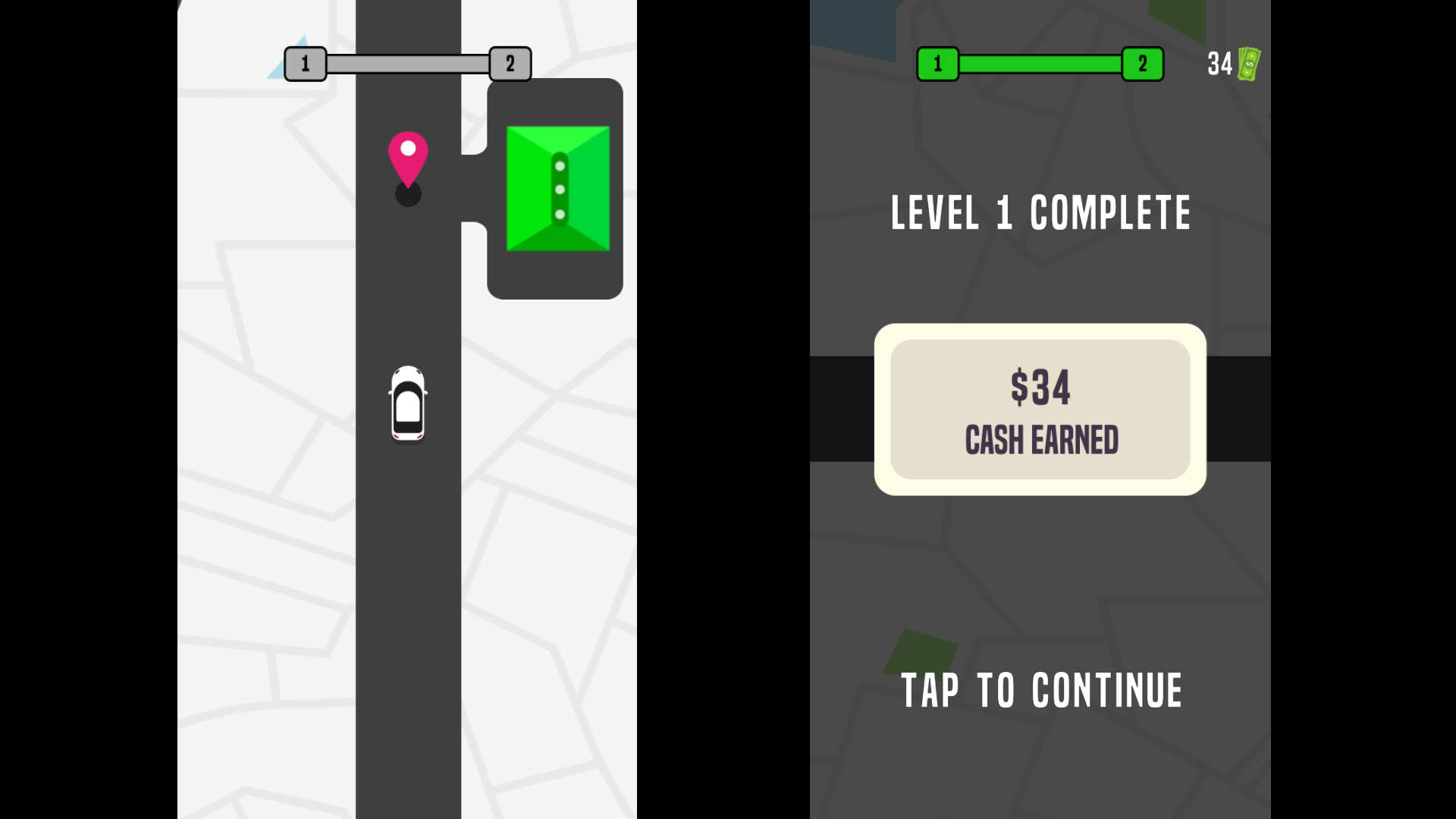Expand the level 2 marker on left screen
Viewport: 1456px width, 819px height.
[x=510, y=64]
